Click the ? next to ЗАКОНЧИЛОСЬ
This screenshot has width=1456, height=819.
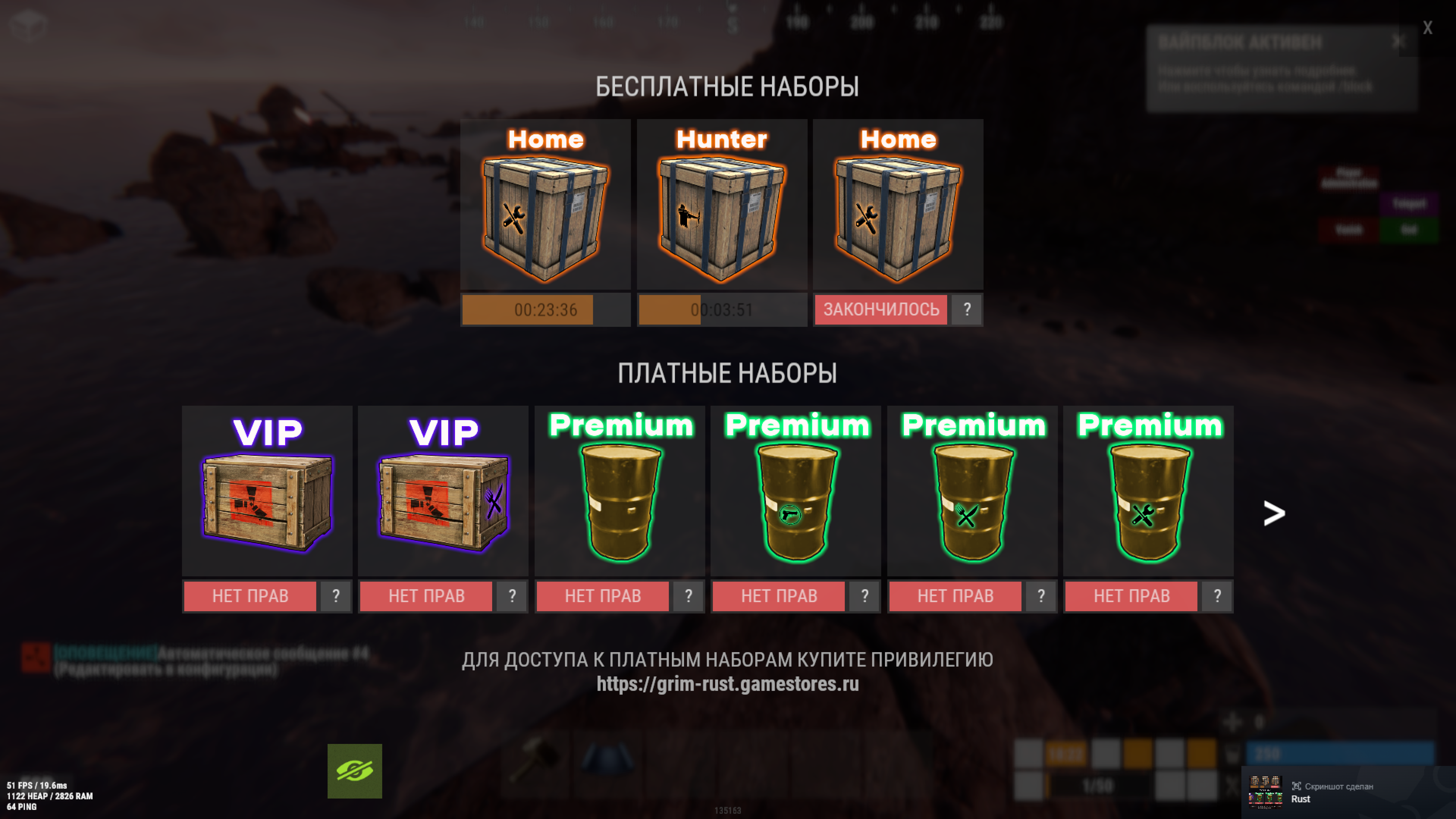pos(967,310)
